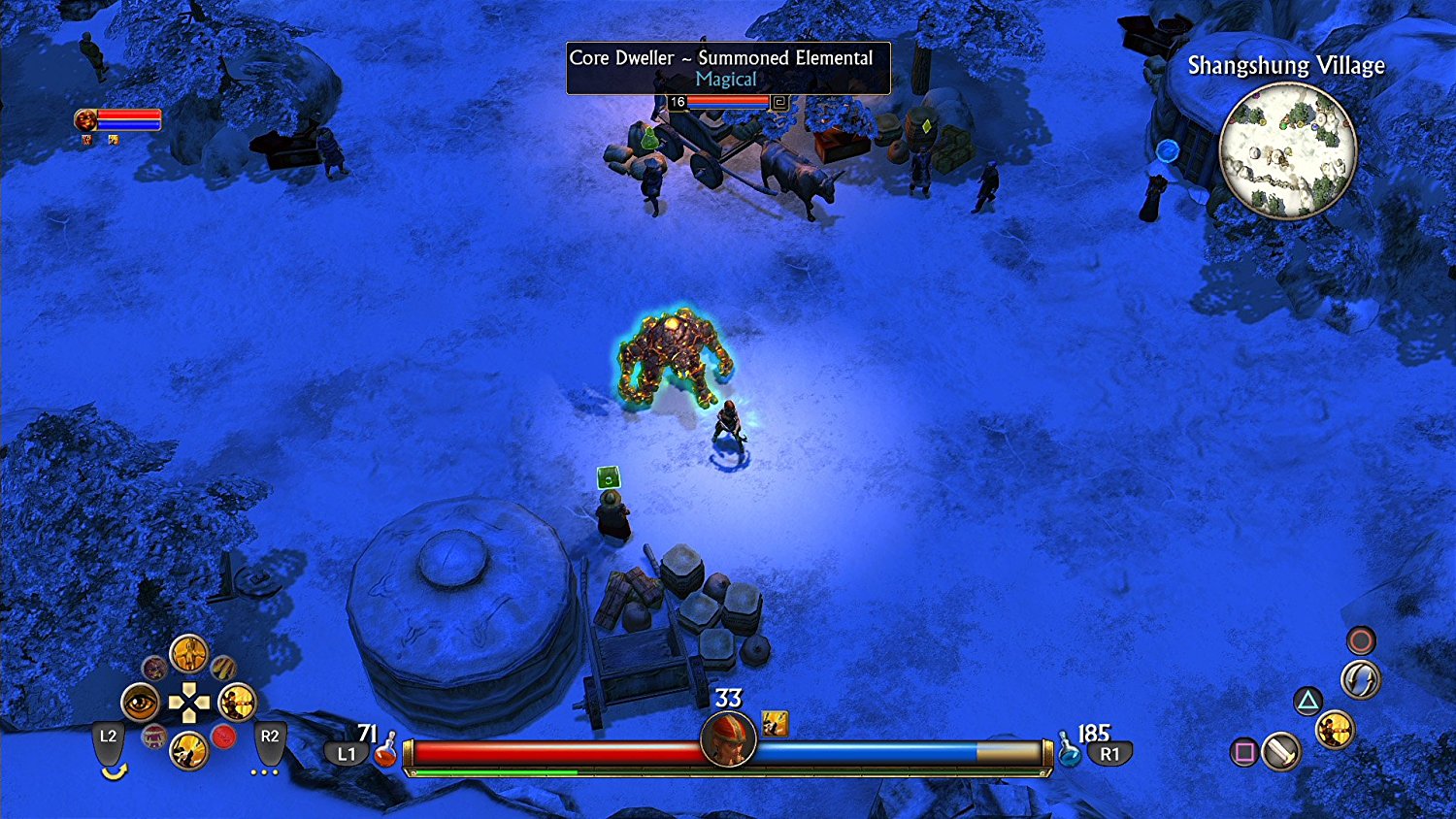
Task: Toggle weapon sets with the swap arrows icon
Action: 1360,679
